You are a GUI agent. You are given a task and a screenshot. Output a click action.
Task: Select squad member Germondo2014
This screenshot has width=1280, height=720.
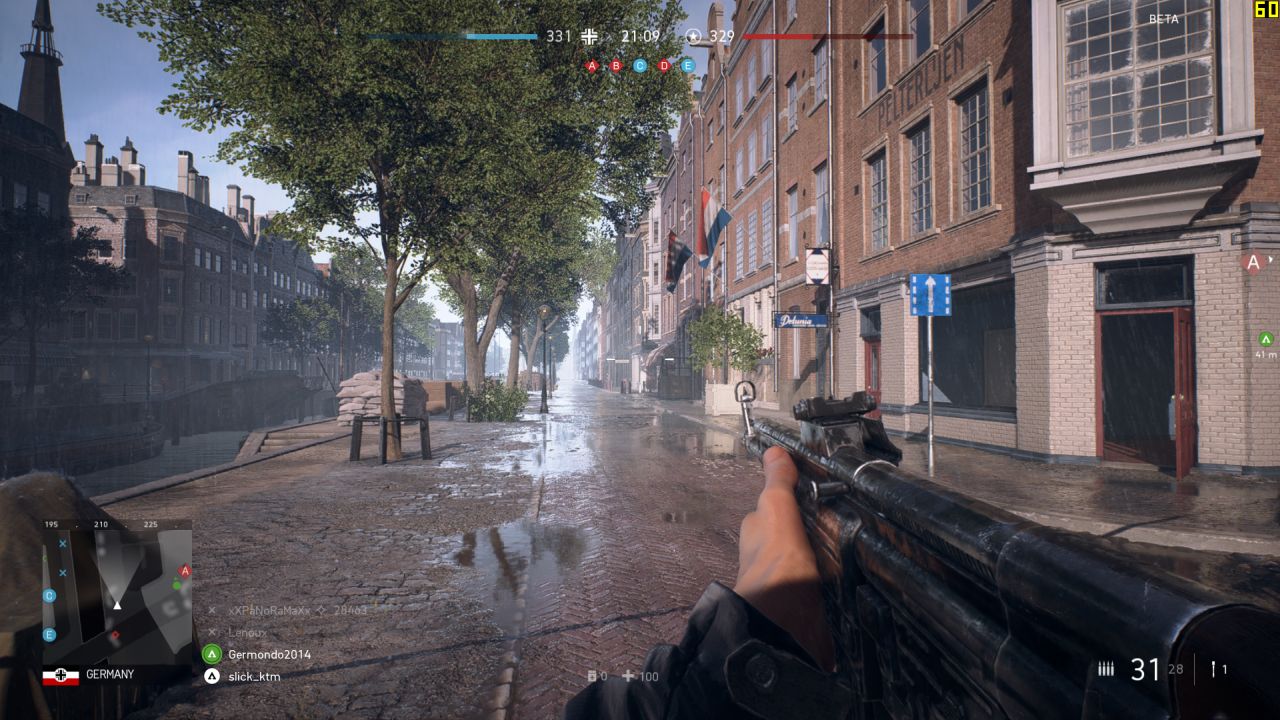(x=269, y=654)
